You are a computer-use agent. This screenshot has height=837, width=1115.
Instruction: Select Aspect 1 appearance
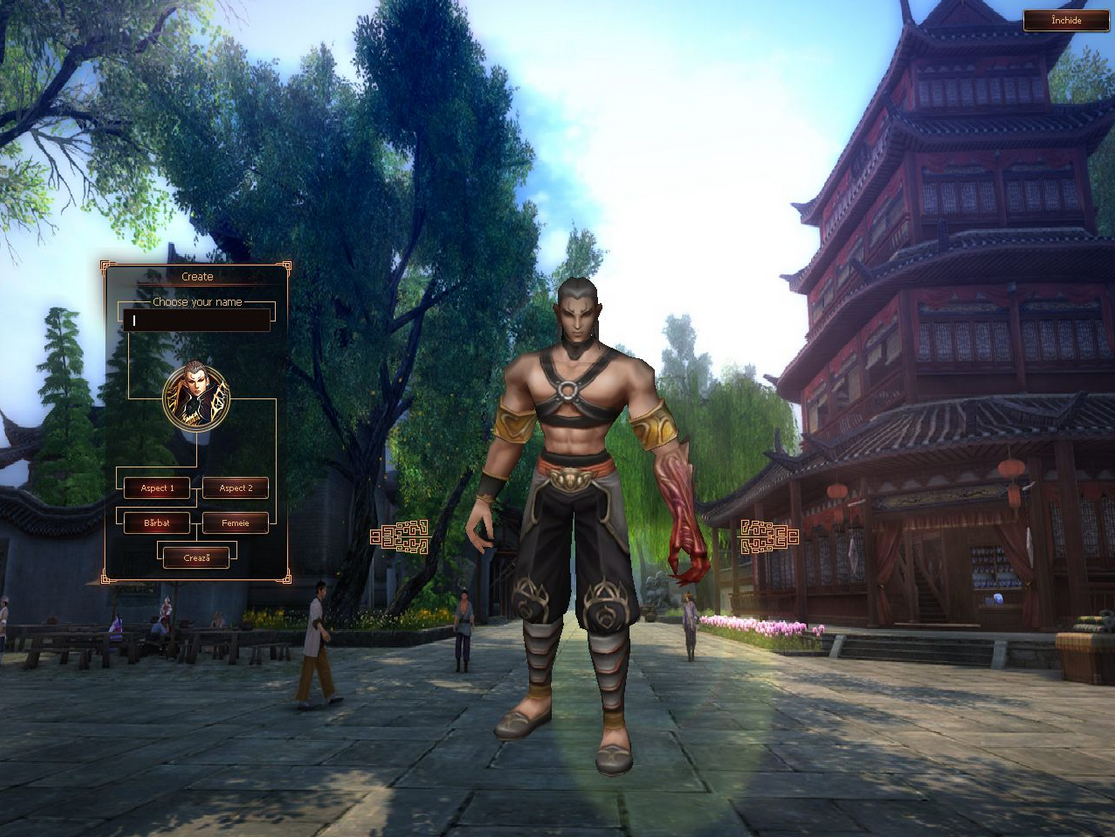[x=157, y=488]
